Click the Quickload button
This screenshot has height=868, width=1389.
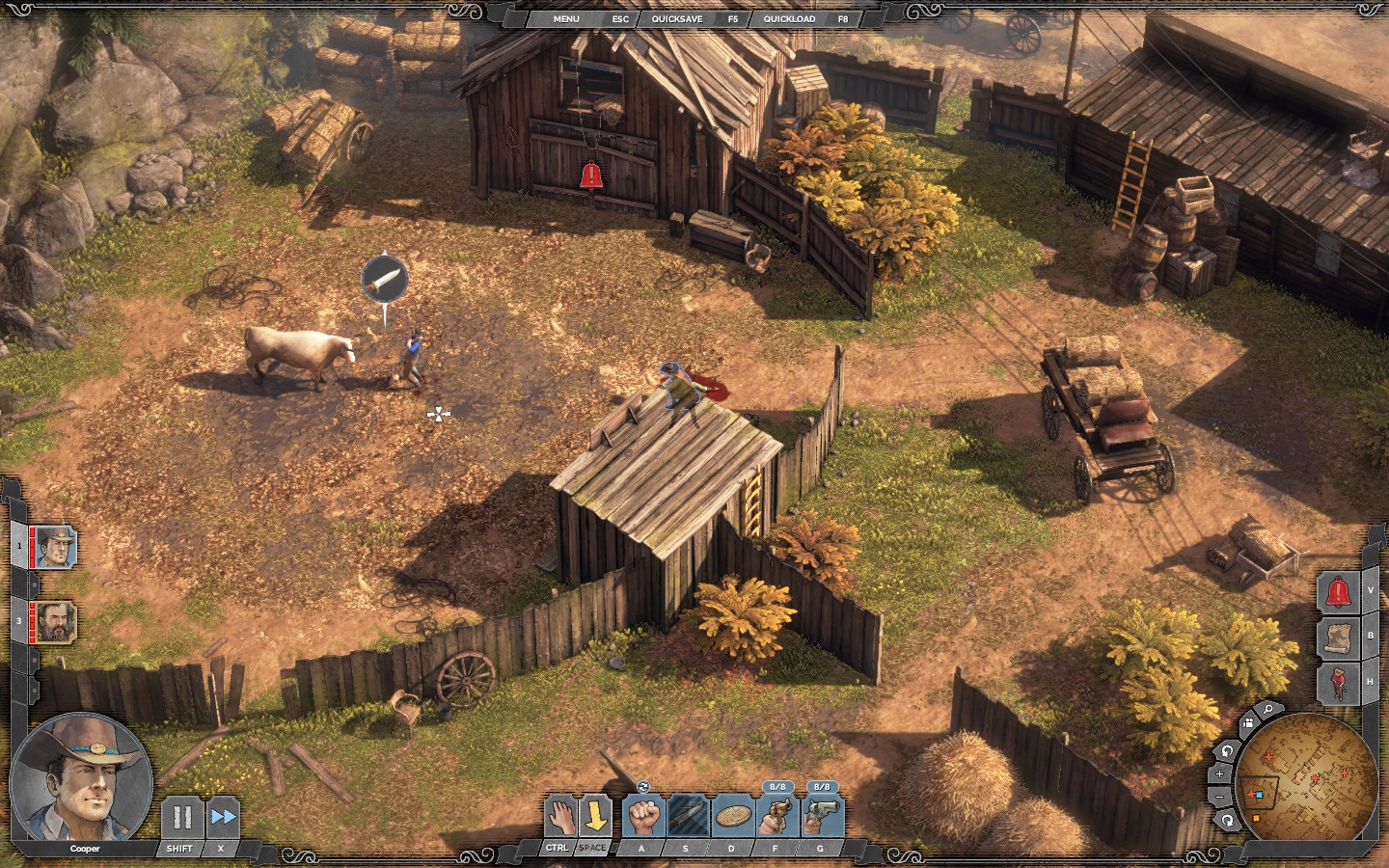click(789, 18)
